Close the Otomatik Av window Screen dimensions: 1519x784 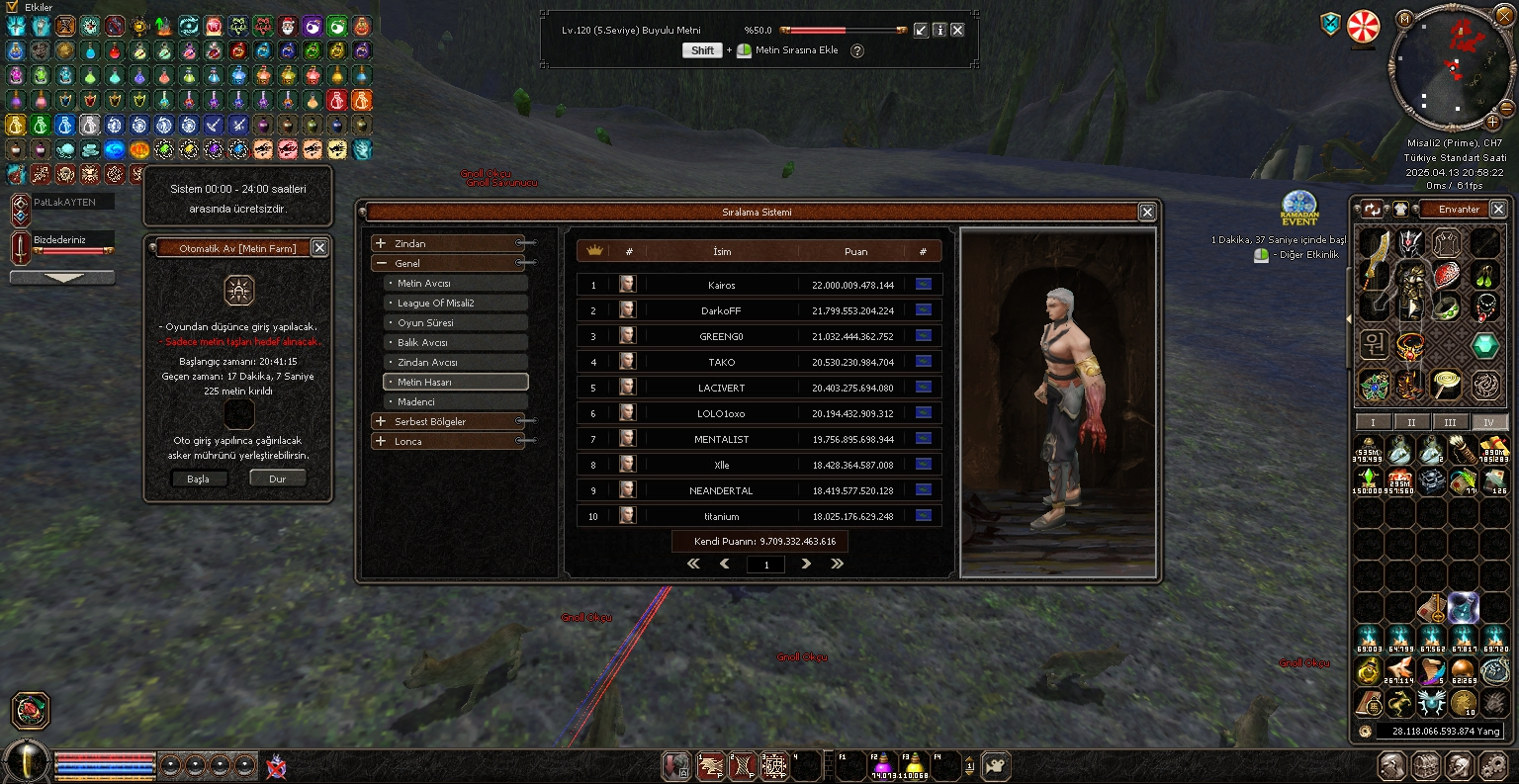319,248
